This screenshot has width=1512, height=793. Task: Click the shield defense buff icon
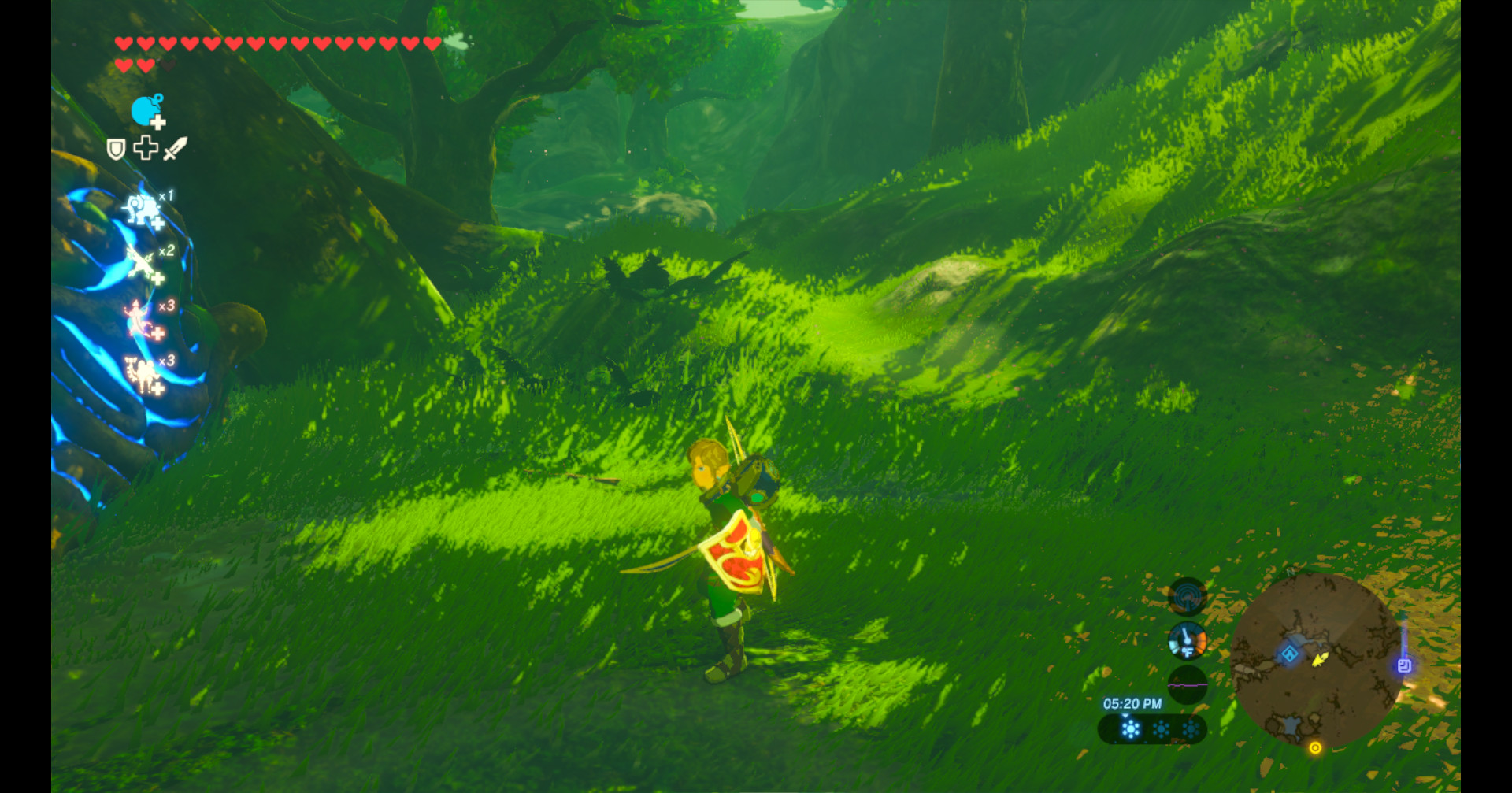pyautogui.click(x=116, y=148)
